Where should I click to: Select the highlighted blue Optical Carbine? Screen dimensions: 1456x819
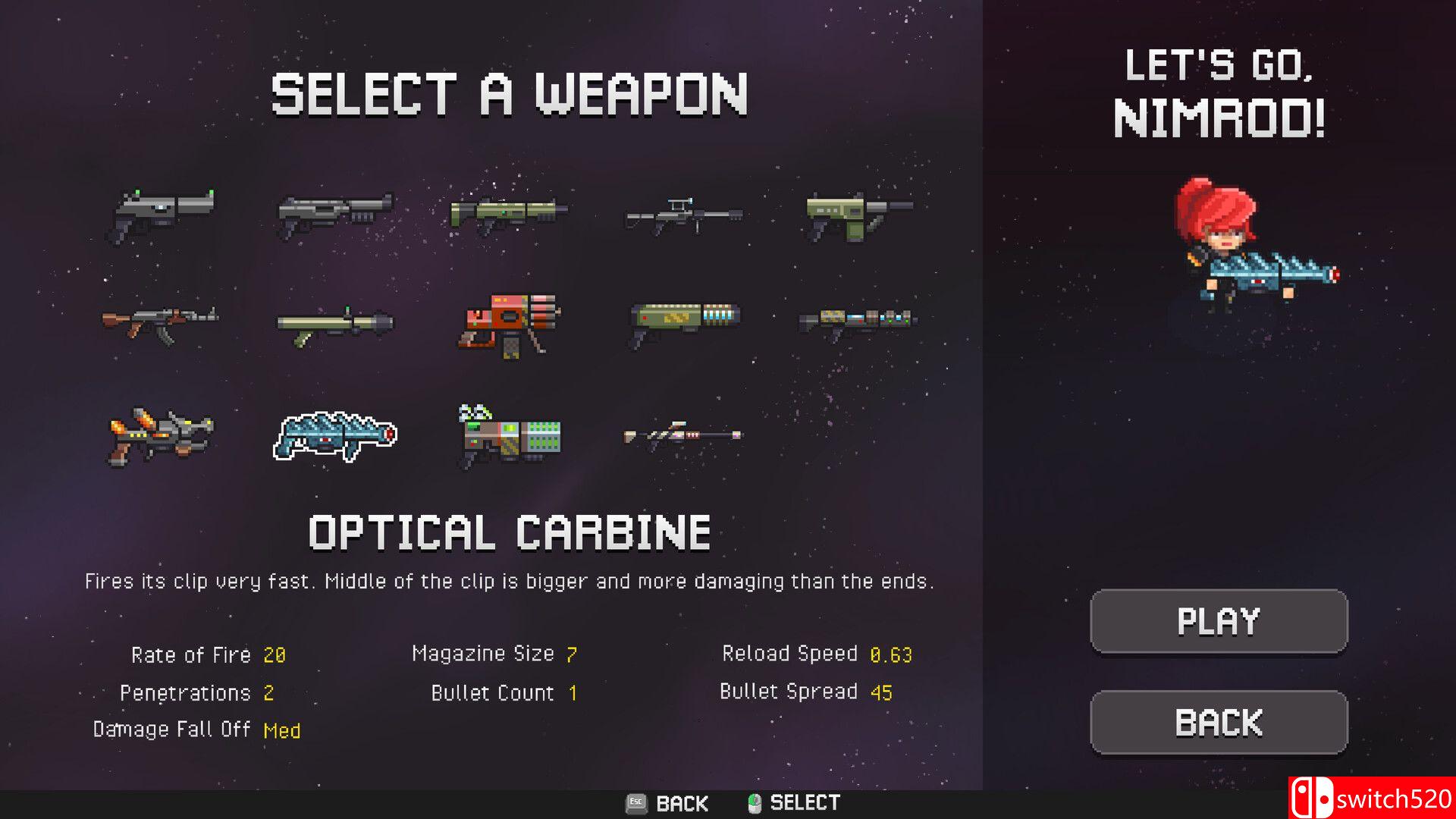(334, 436)
